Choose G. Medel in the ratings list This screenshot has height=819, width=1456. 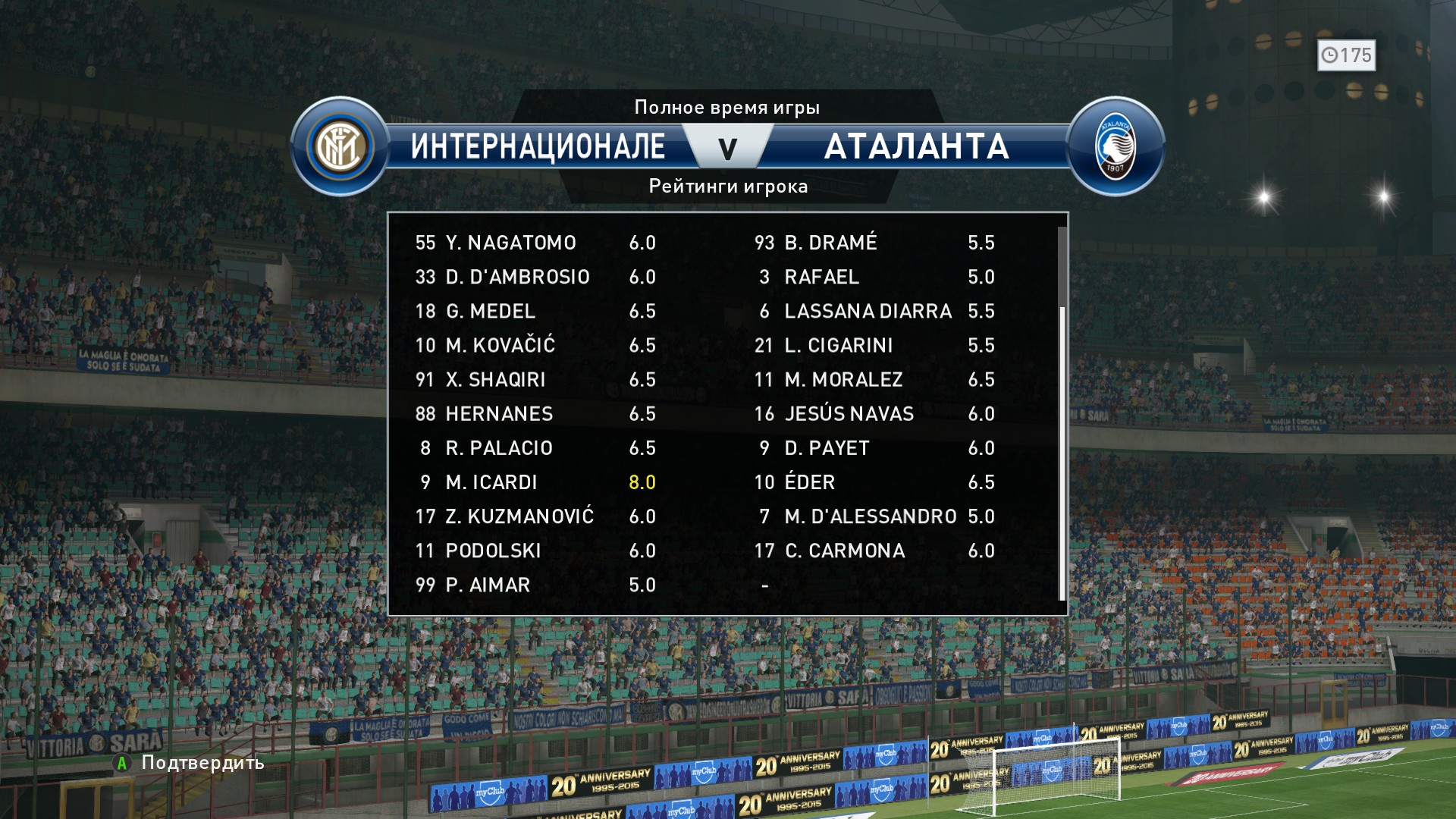pos(535,311)
